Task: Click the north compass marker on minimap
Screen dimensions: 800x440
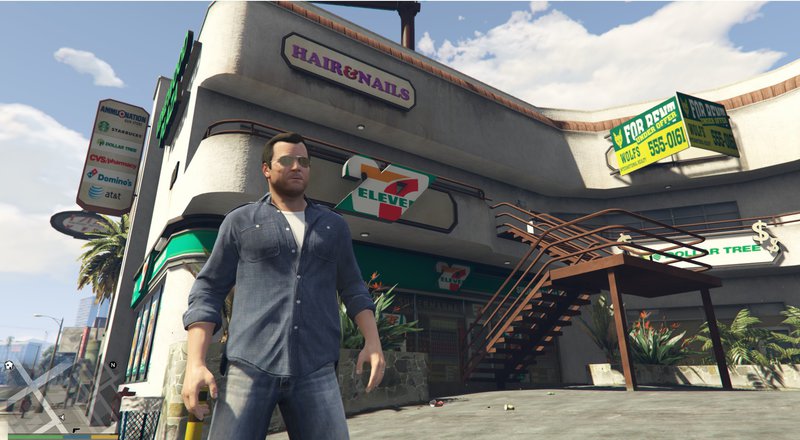Action: point(113,365)
